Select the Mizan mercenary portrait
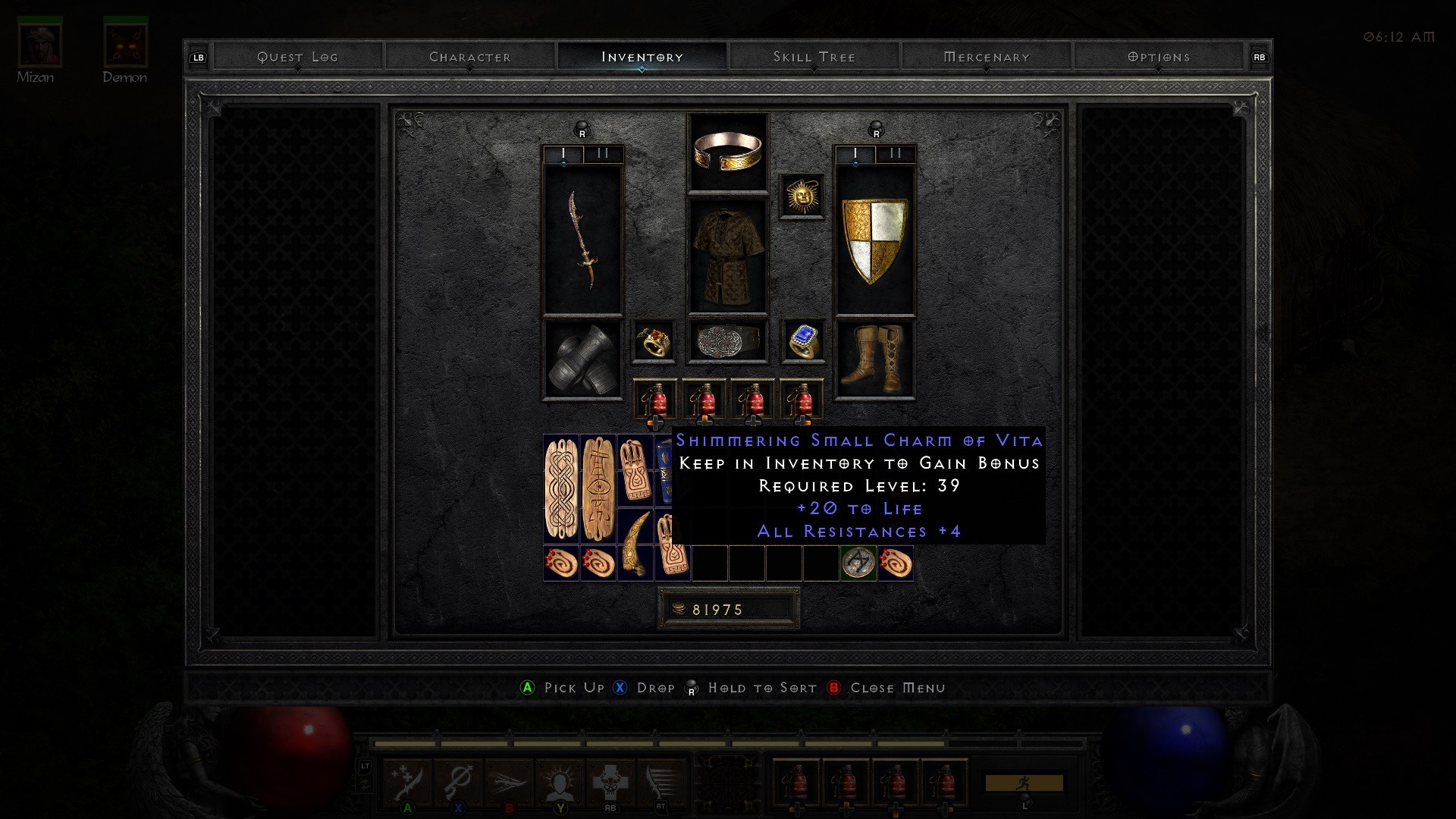The width and height of the screenshot is (1456, 819). (x=39, y=45)
